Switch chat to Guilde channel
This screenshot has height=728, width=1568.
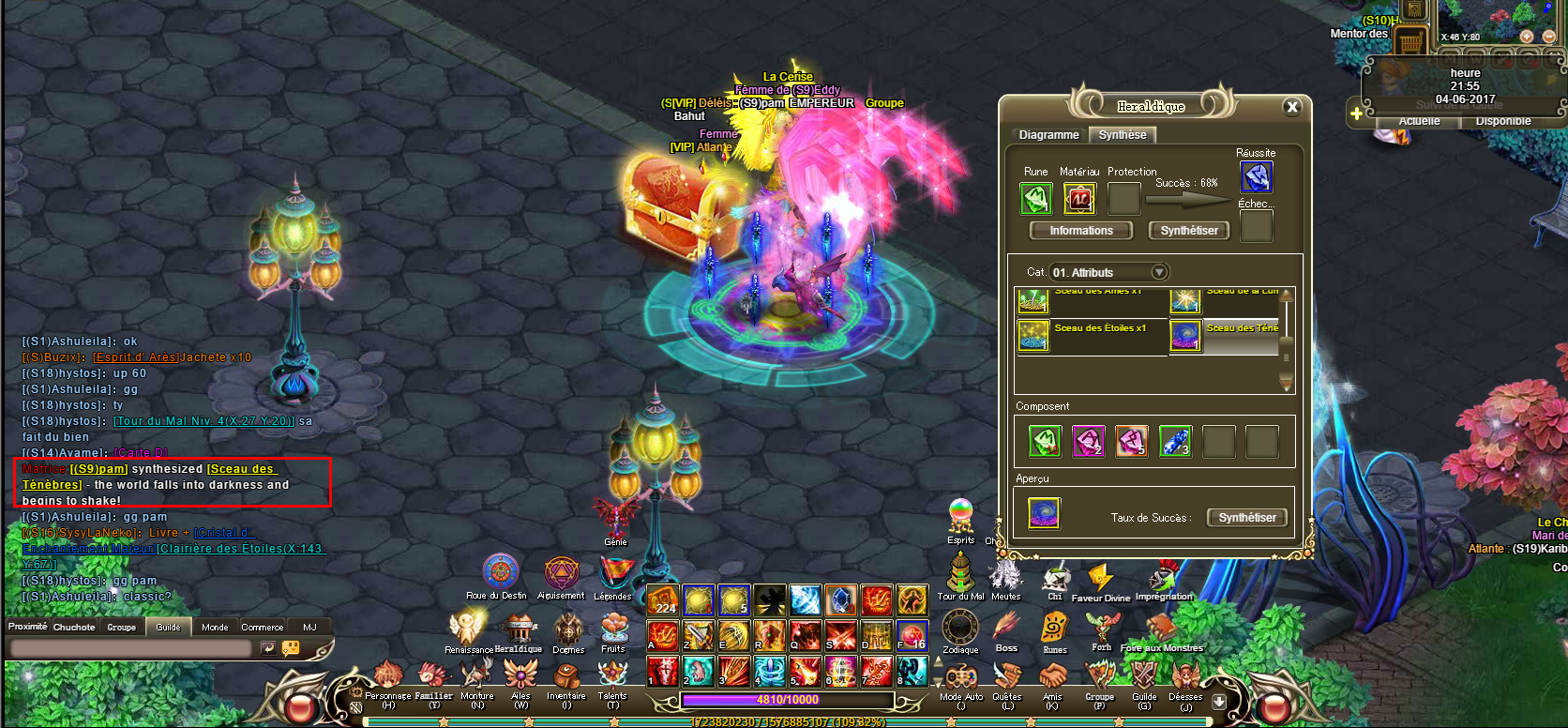[169, 627]
